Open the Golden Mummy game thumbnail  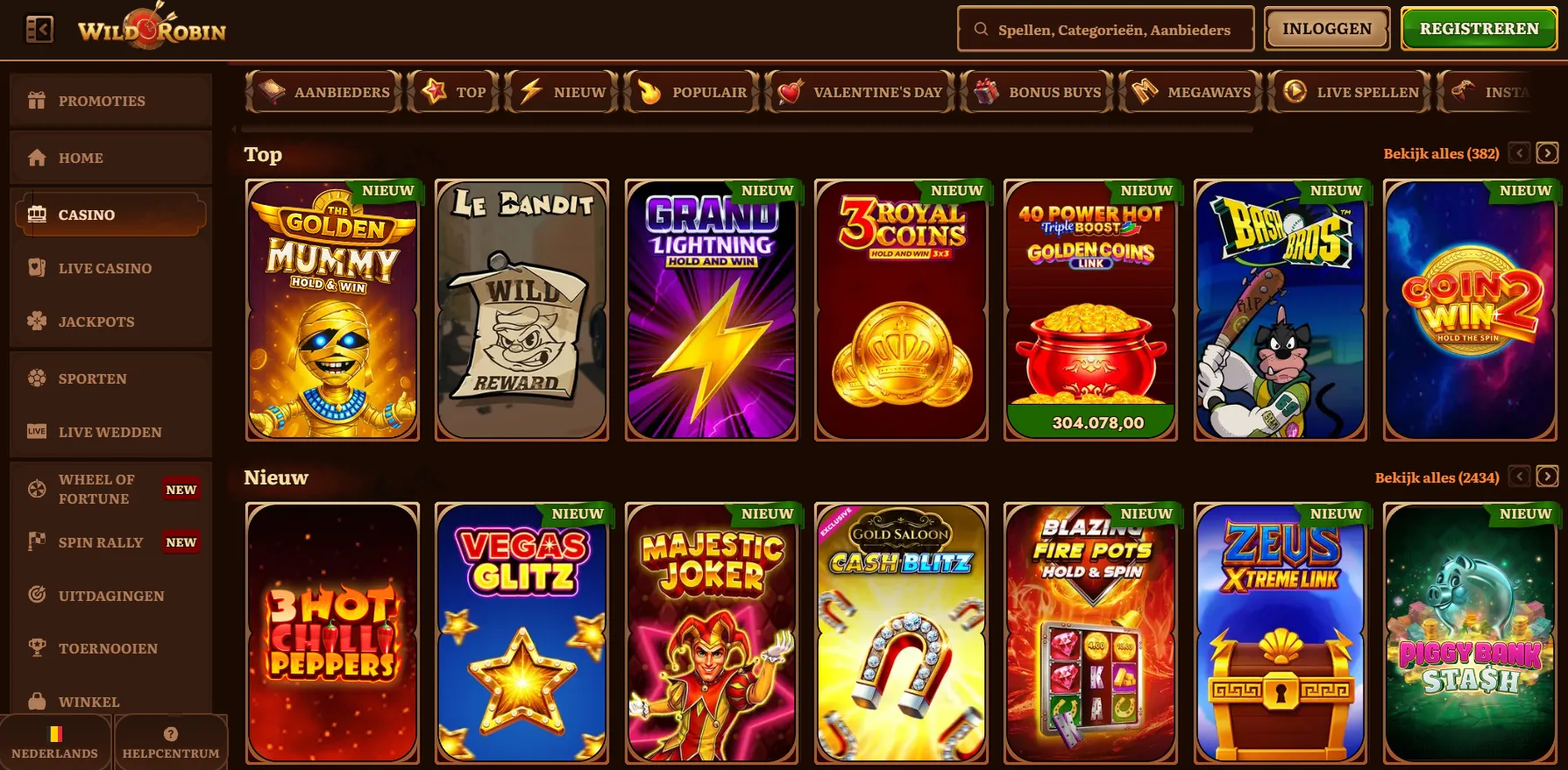click(332, 309)
